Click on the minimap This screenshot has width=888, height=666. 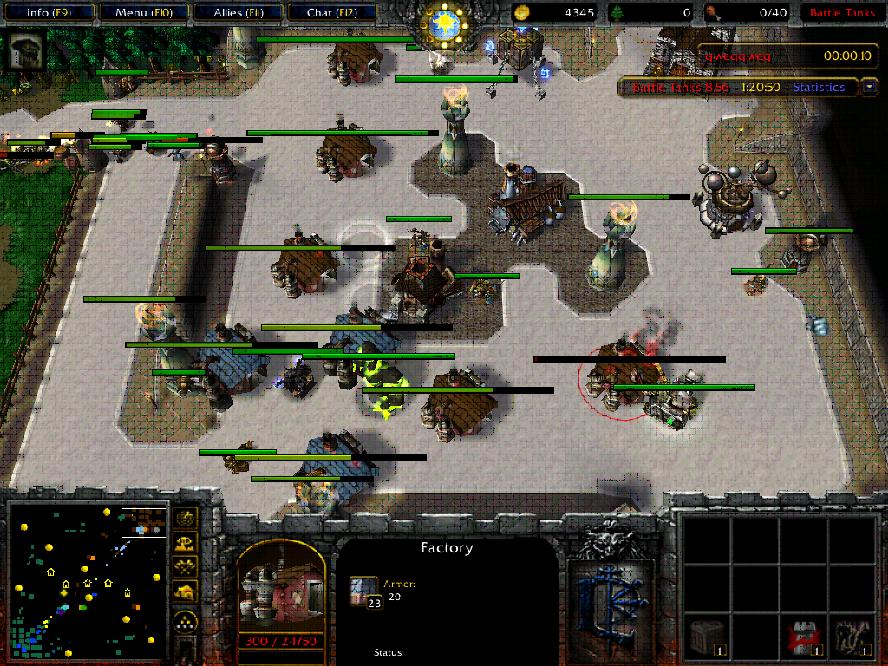[x=87, y=577]
